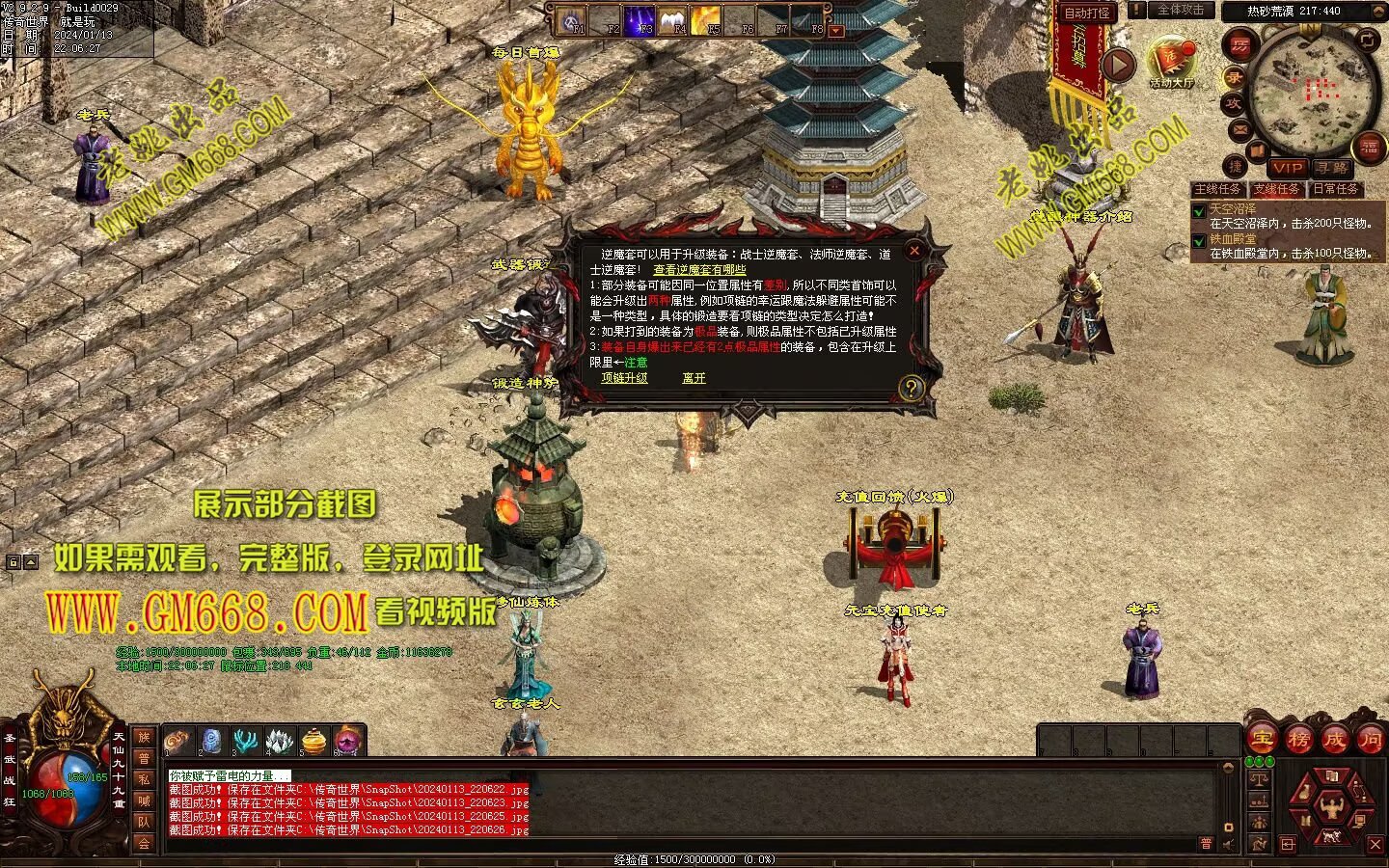
Task: Select 离开 to leave the dialogue
Action: pyautogui.click(x=694, y=378)
